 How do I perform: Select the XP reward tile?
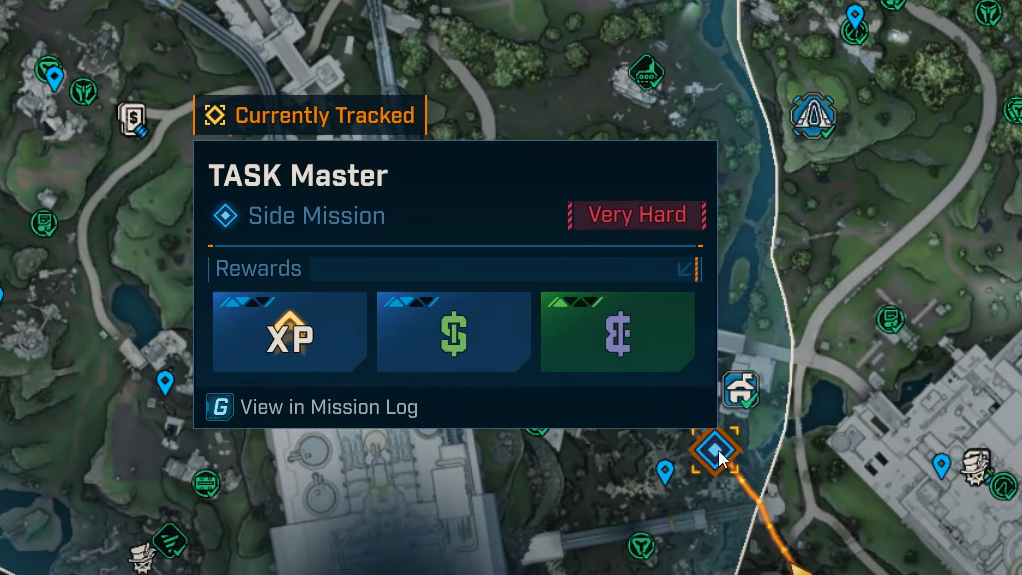click(289, 332)
